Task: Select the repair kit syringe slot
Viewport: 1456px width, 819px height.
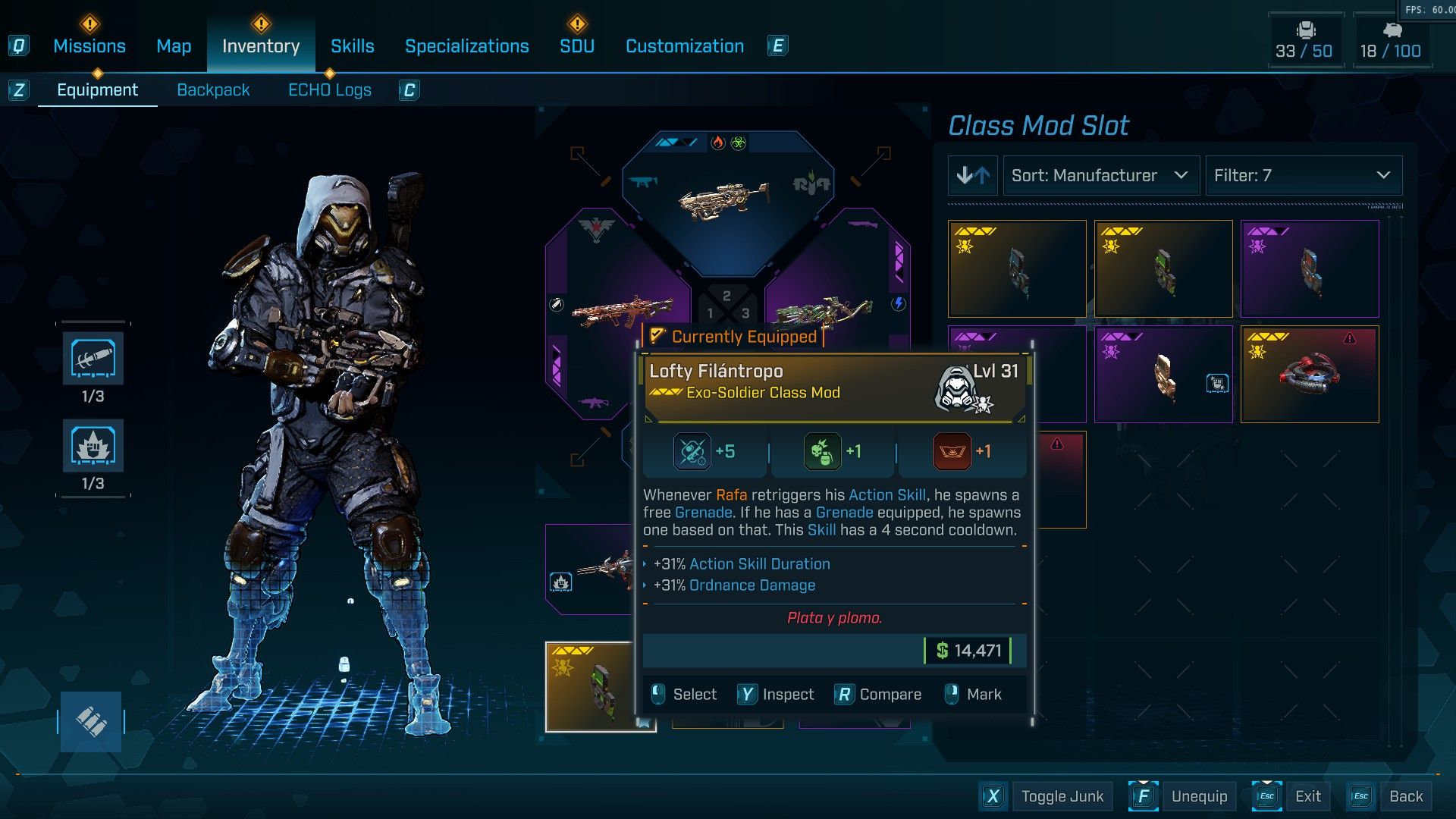Action: coord(93,359)
